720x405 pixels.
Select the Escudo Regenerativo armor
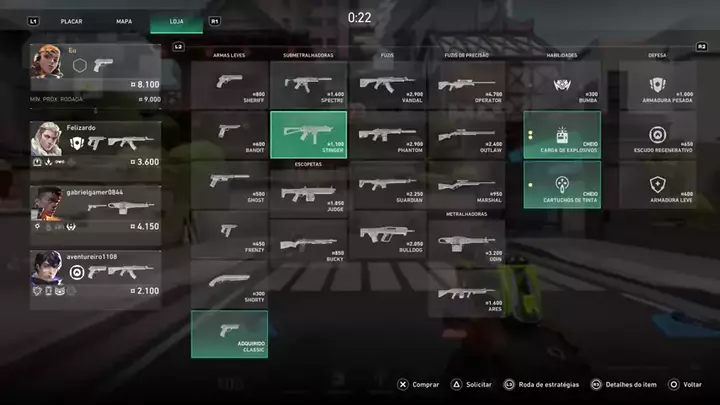coord(658,135)
